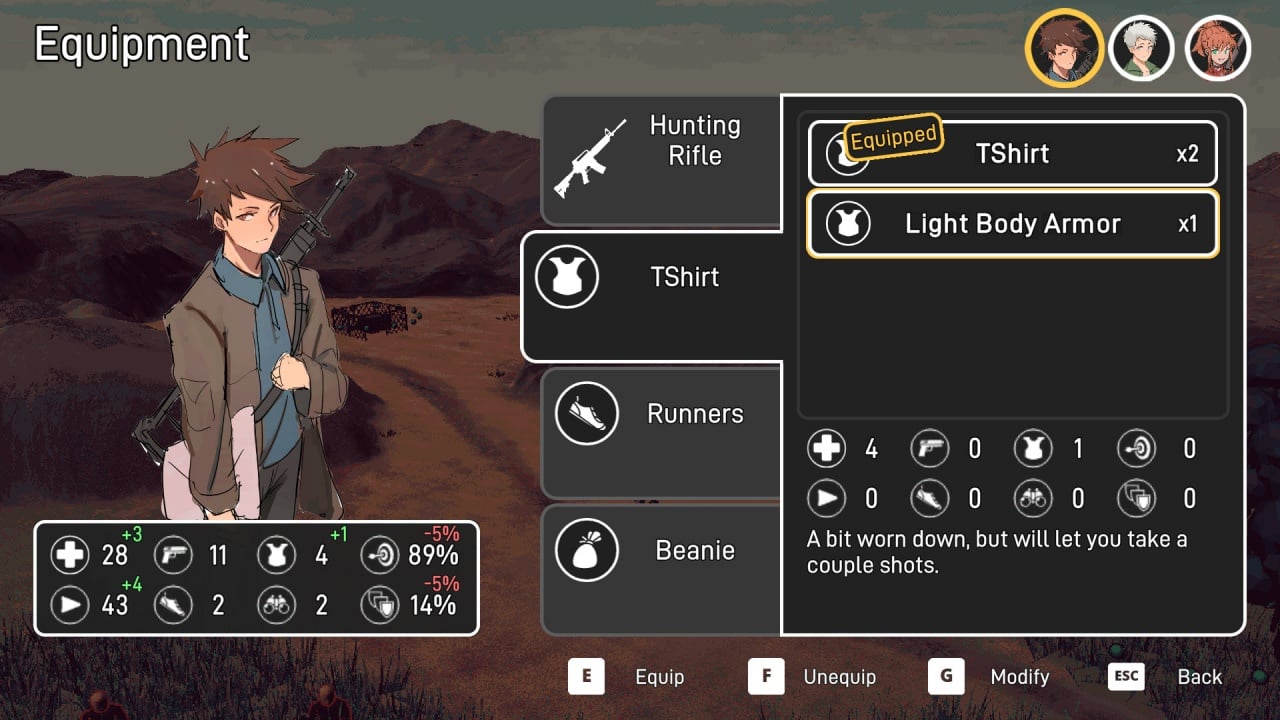
Task: Select the TShirt armor equipment slot
Action: point(652,296)
